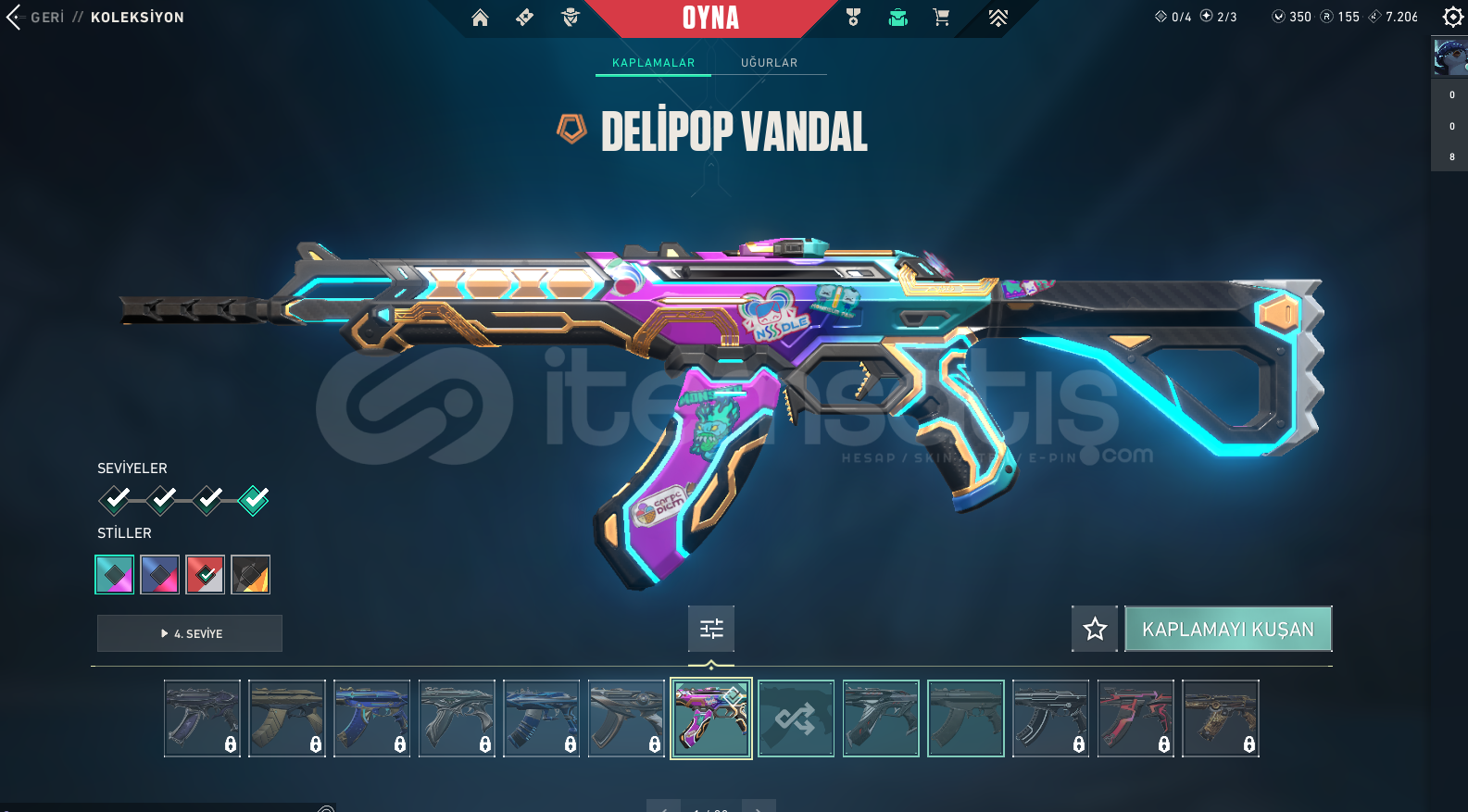Select the fourth level checkmark under SEVİYELER
Image resolution: width=1468 pixels, height=812 pixels.
point(252,500)
